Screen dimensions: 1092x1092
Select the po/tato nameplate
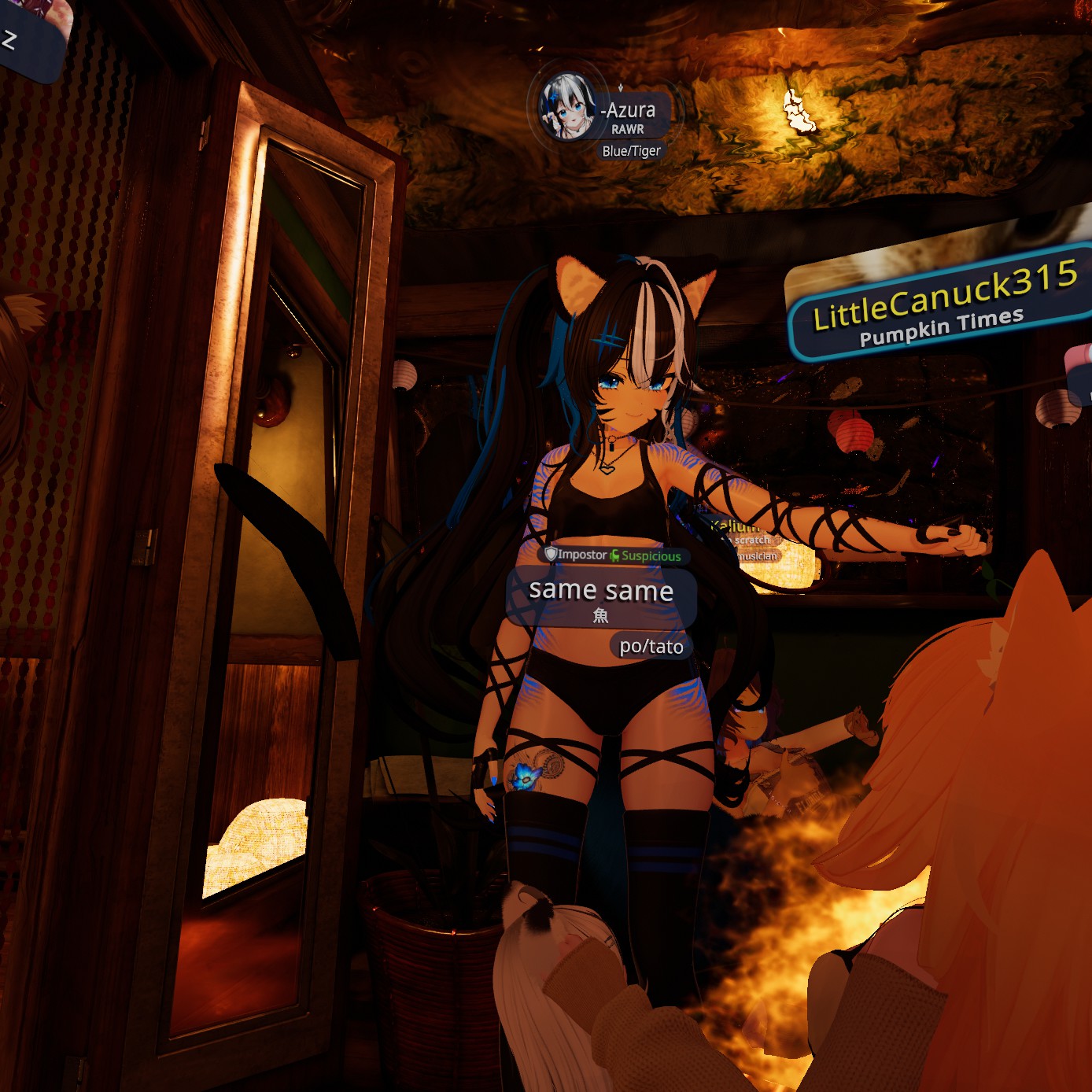tap(651, 647)
